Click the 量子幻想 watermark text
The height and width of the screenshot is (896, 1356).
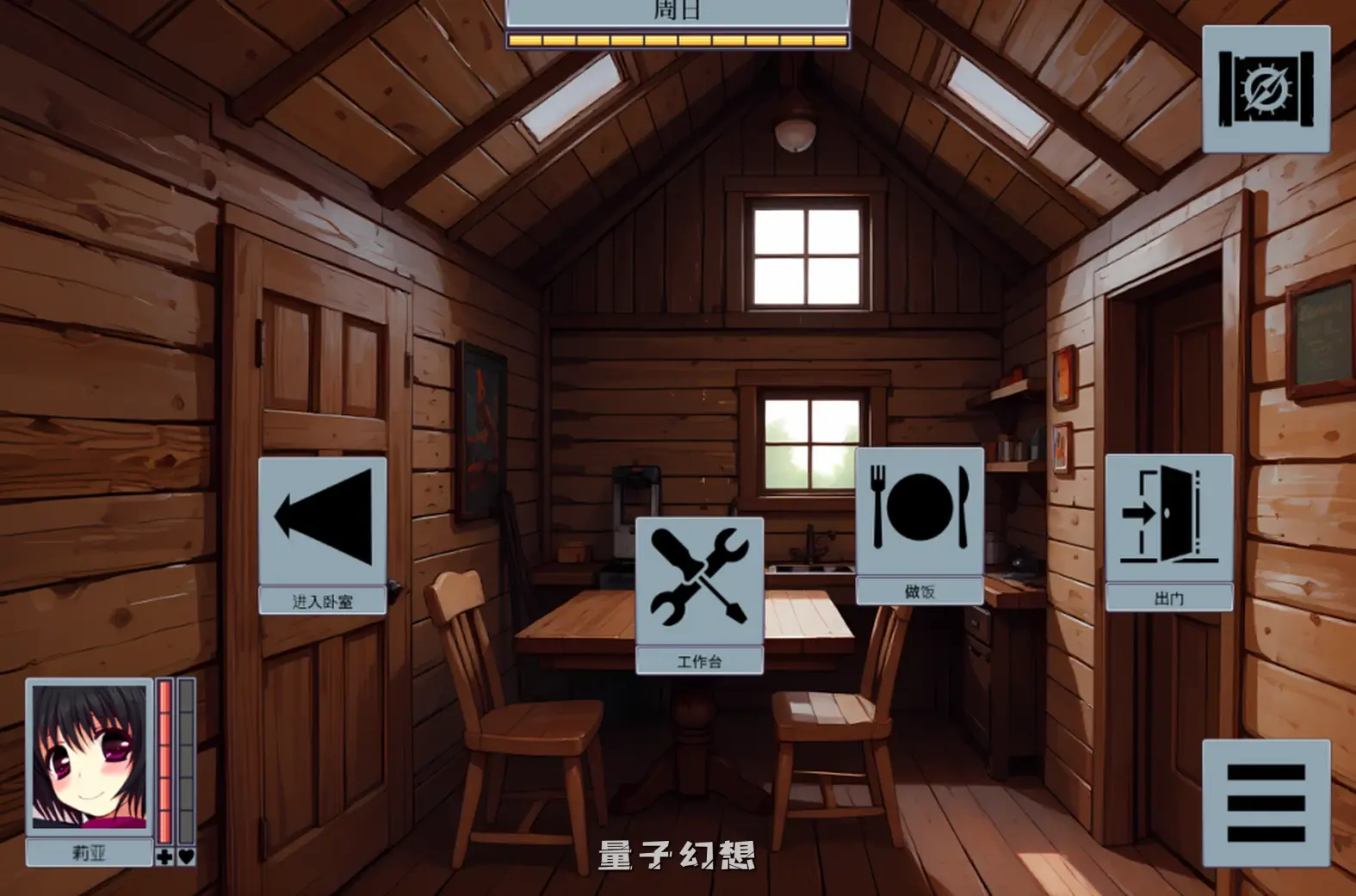[677, 855]
